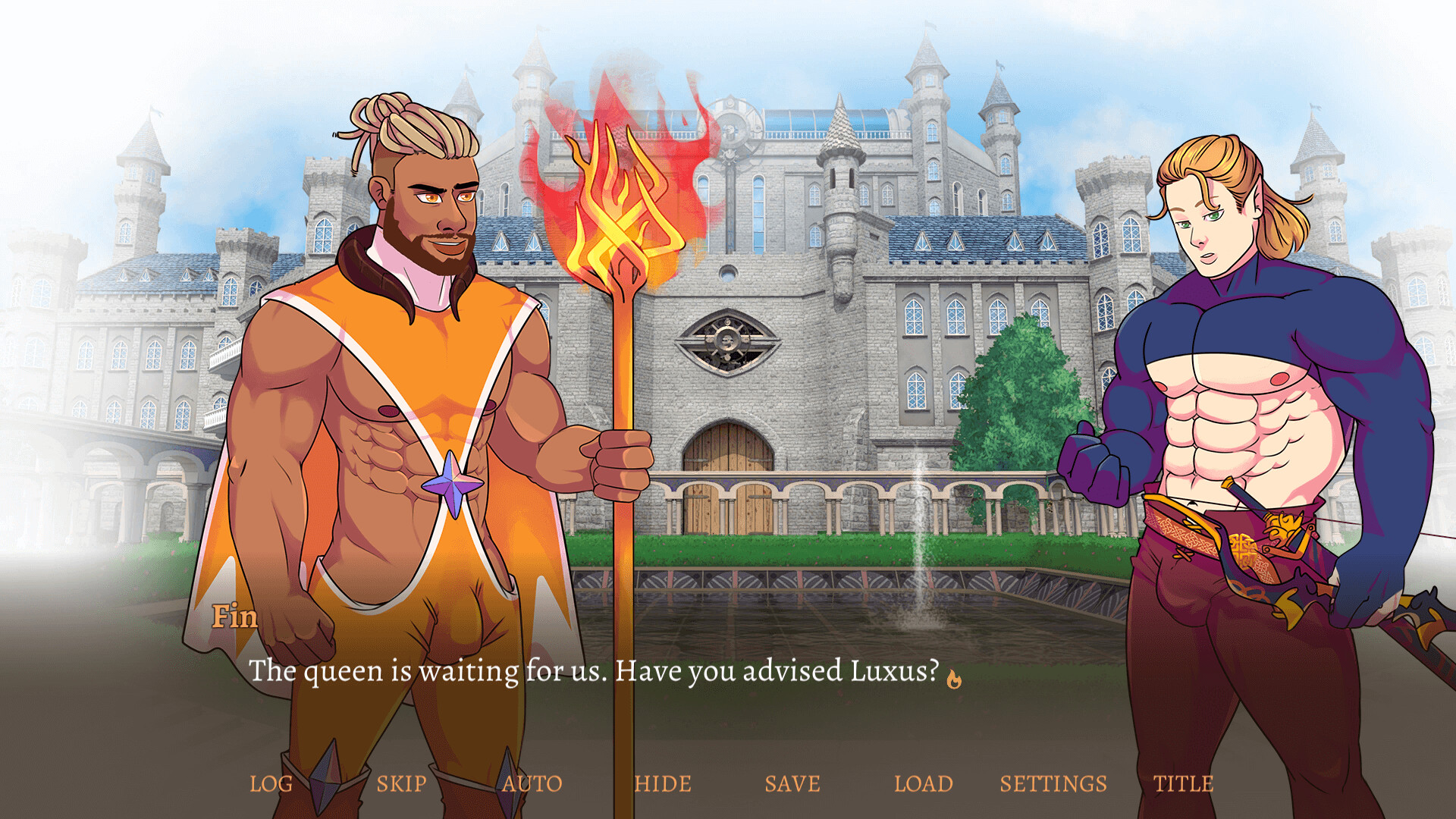Return to the TITLE screen
The height and width of the screenshot is (819, 1456).
[x=1183, y=784]
